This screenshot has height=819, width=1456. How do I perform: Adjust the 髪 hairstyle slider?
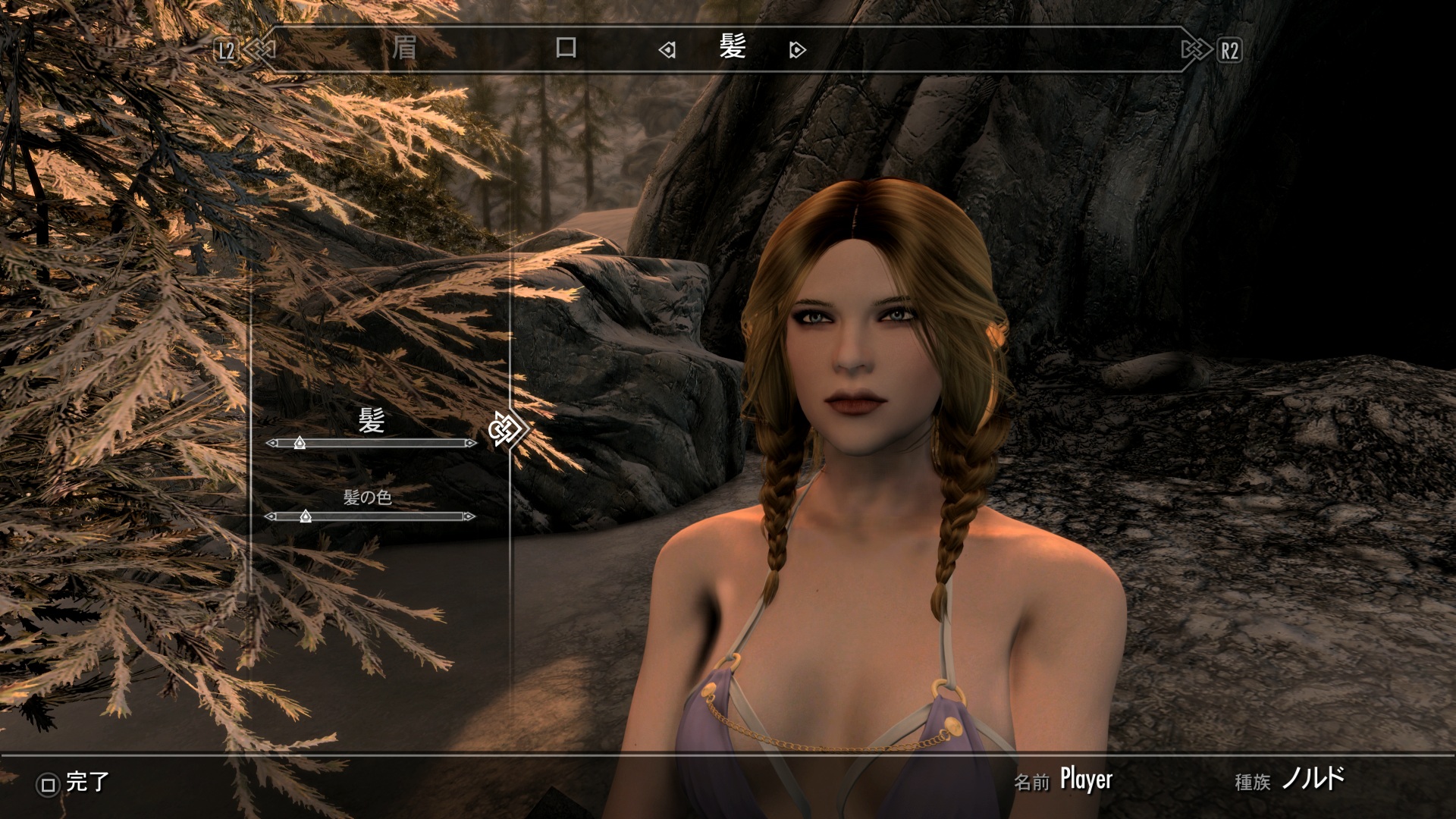[x=300, y=443]
